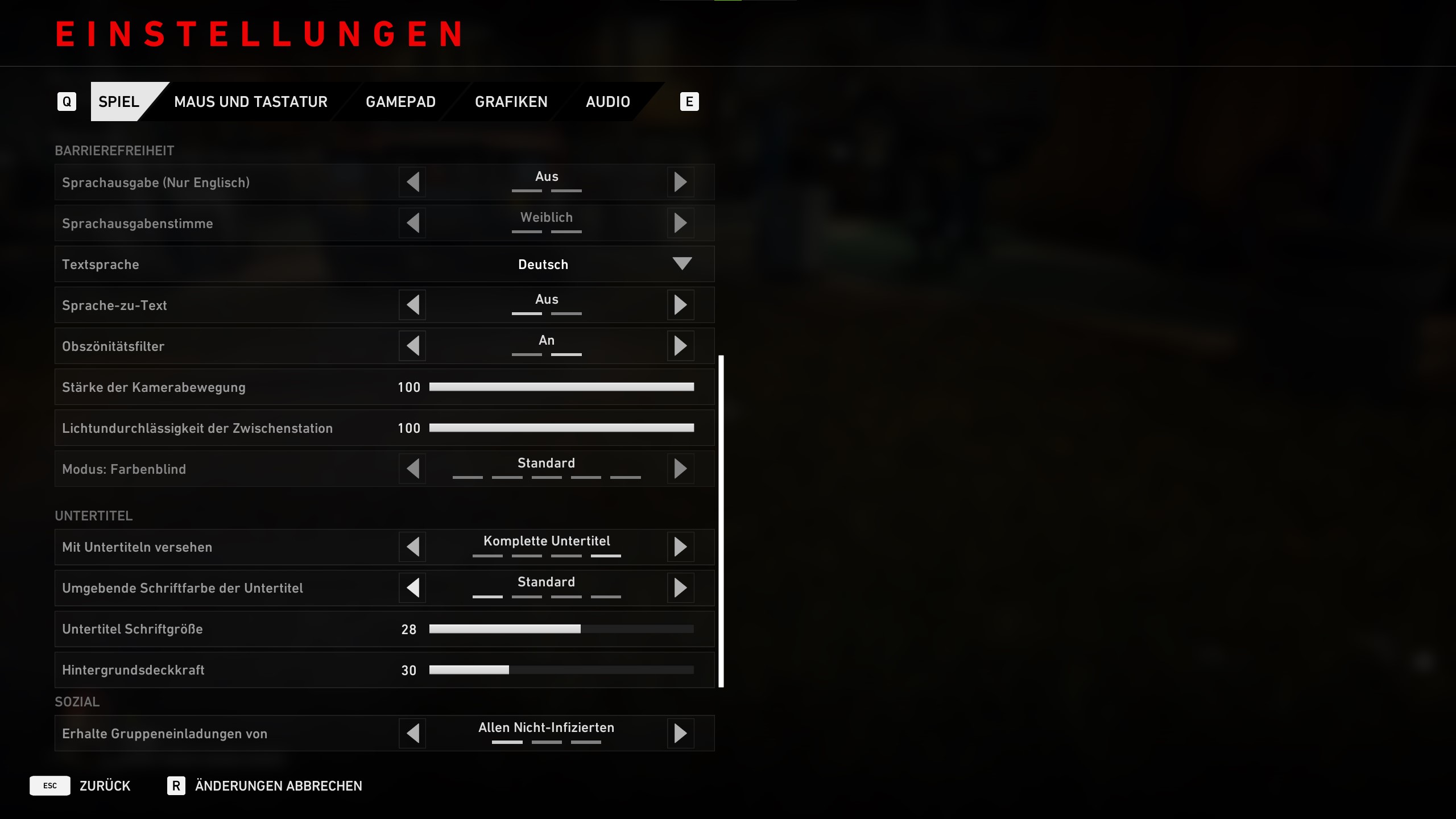Change the Untertitel Schriftgröße slider

tap(561, 629)
